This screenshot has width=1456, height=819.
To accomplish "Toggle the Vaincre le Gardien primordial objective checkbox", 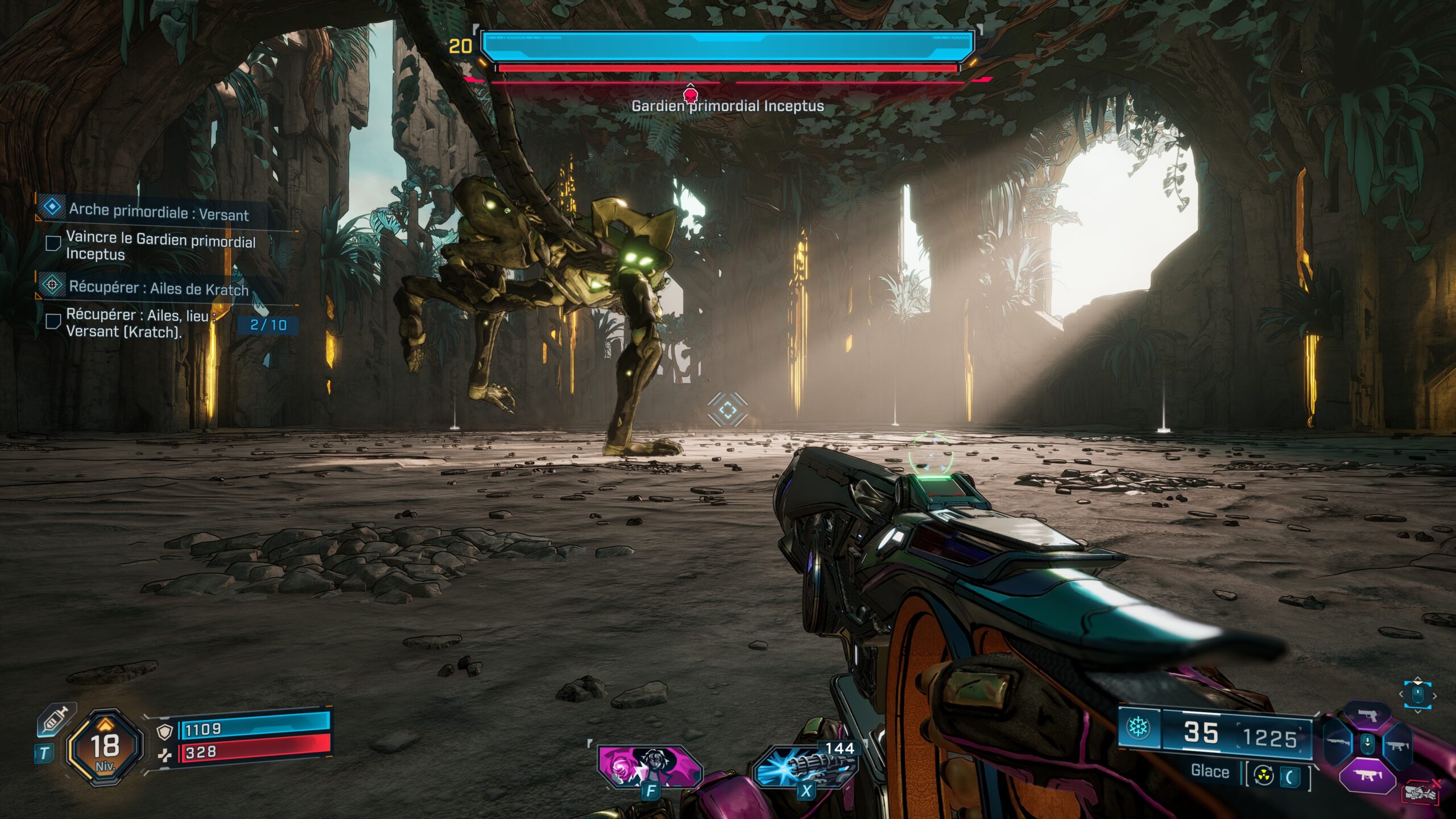I will (53, 244).
